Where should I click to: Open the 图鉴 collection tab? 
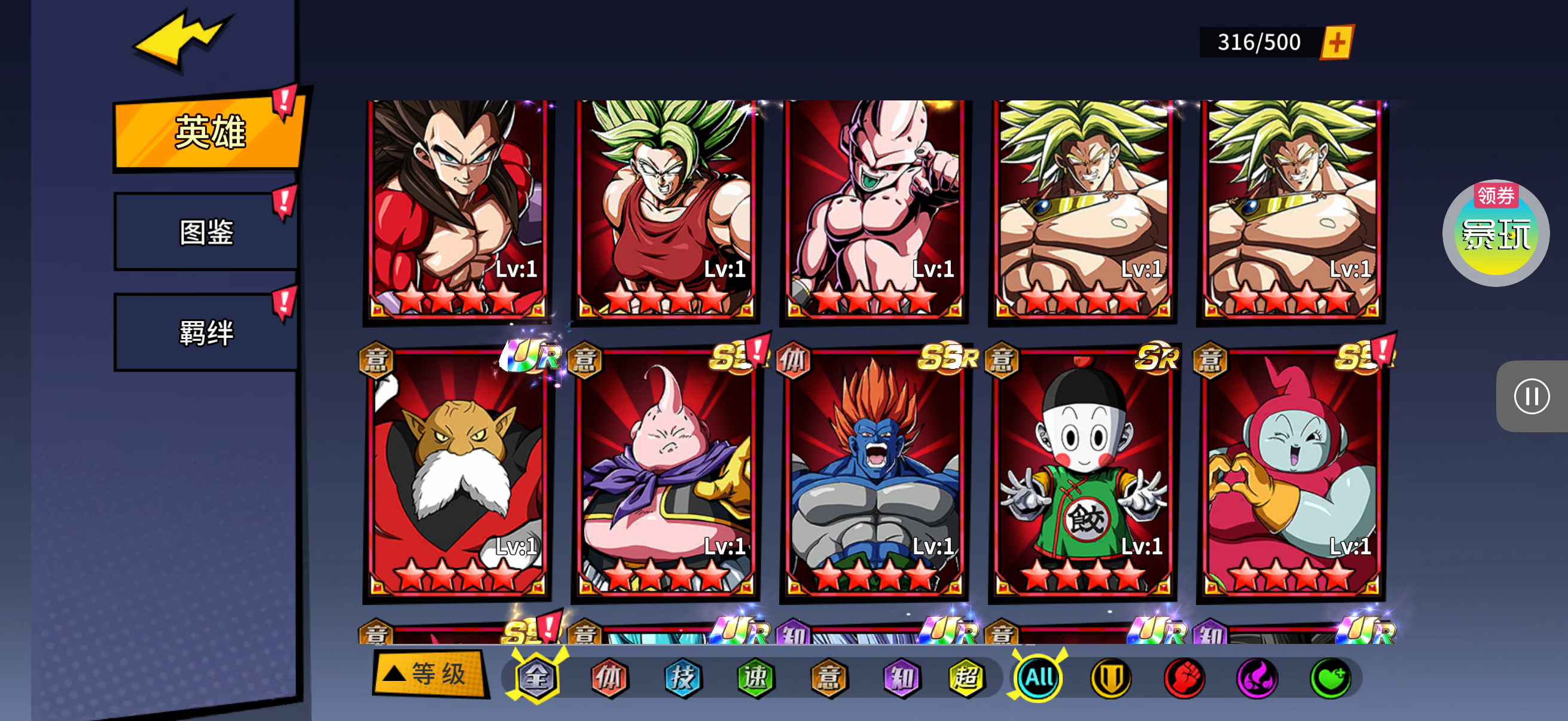pos(206,232)
